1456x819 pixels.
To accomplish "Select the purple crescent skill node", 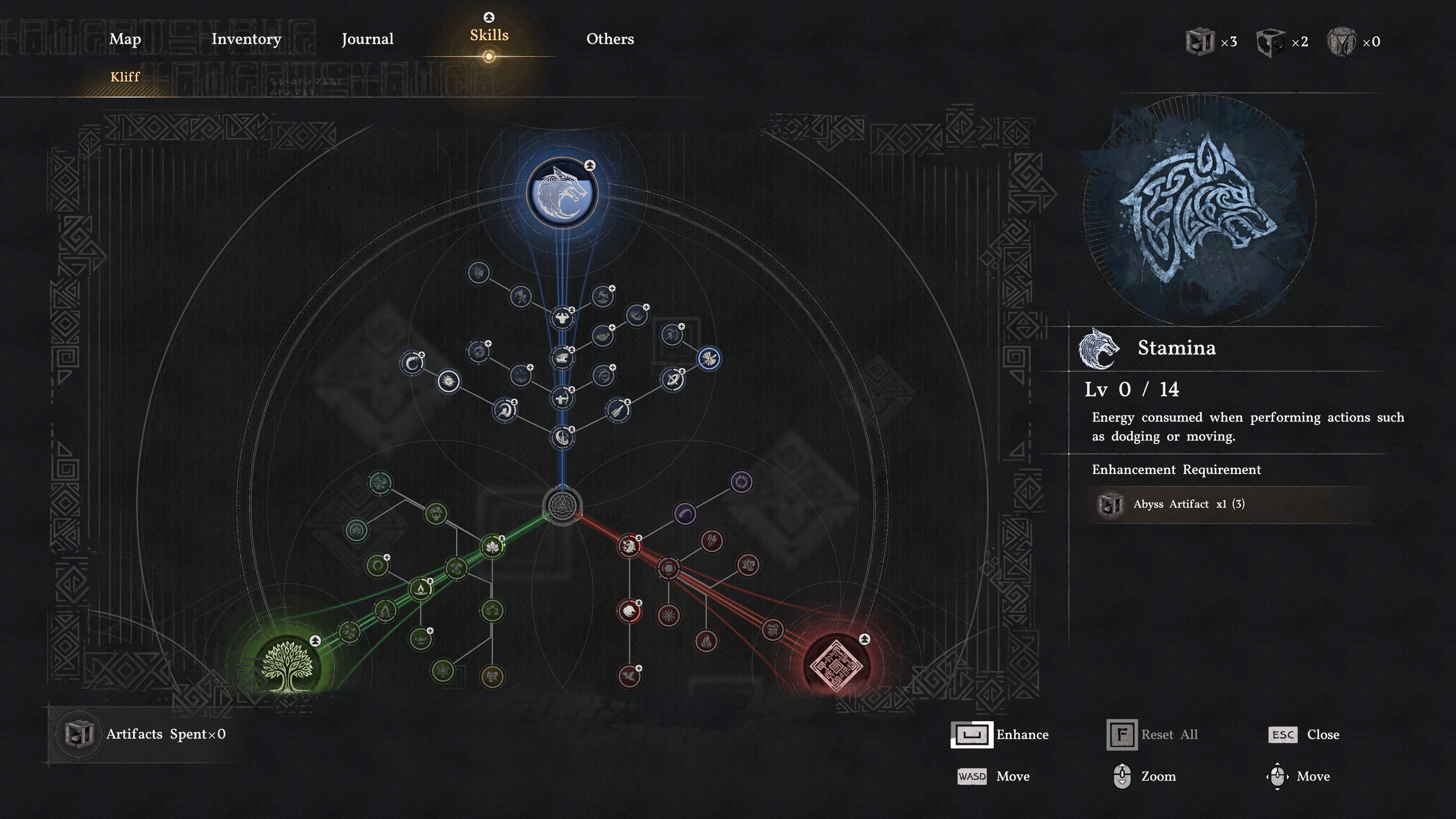I will pos(685,514).
